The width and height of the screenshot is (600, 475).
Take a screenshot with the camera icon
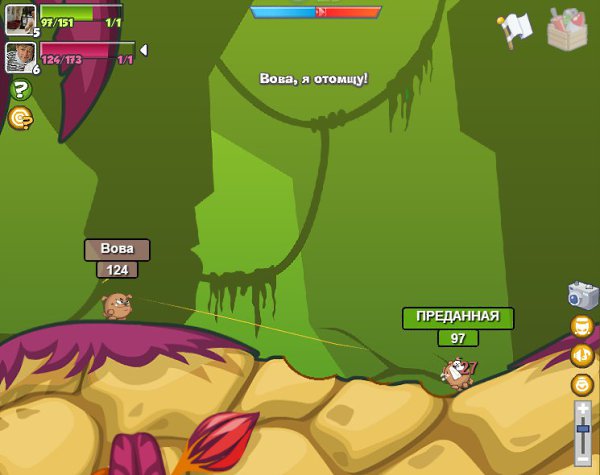click(x=582, y=295)
